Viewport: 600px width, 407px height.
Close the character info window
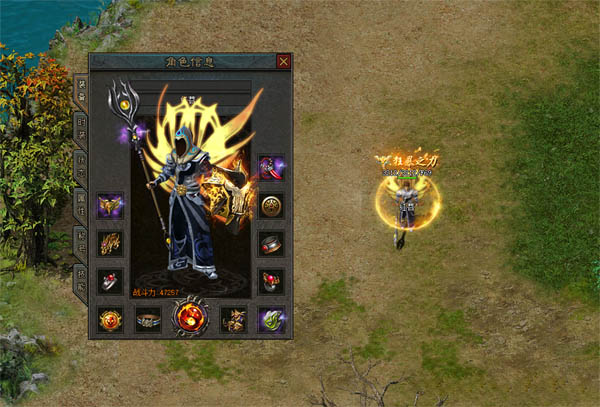(x=284, y=61)
